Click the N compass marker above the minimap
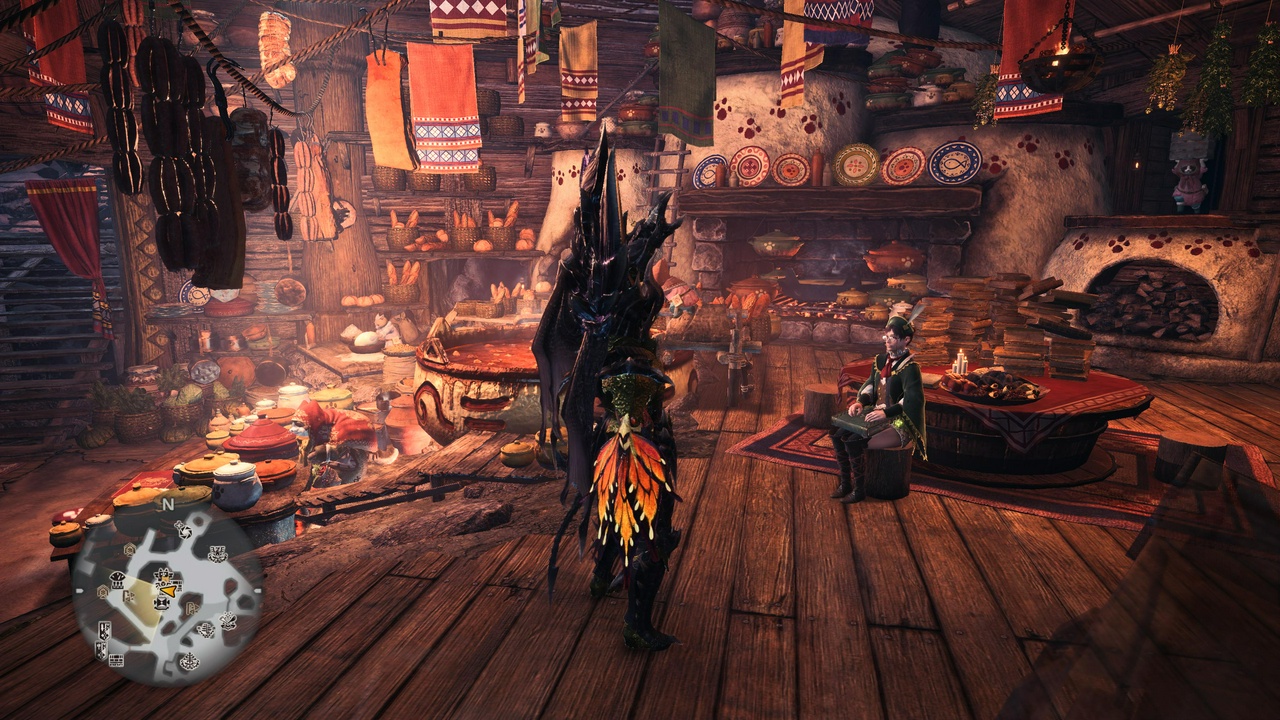This screenshot has width=1280, height=720. pyautogui.click(x=168, y=504)
